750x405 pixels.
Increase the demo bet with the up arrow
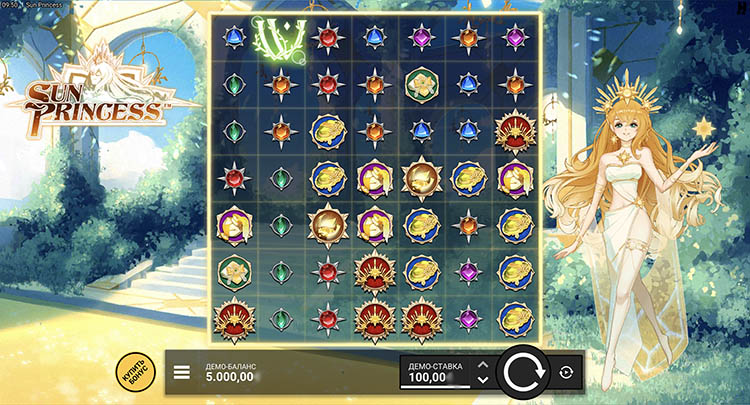point(483,365)
